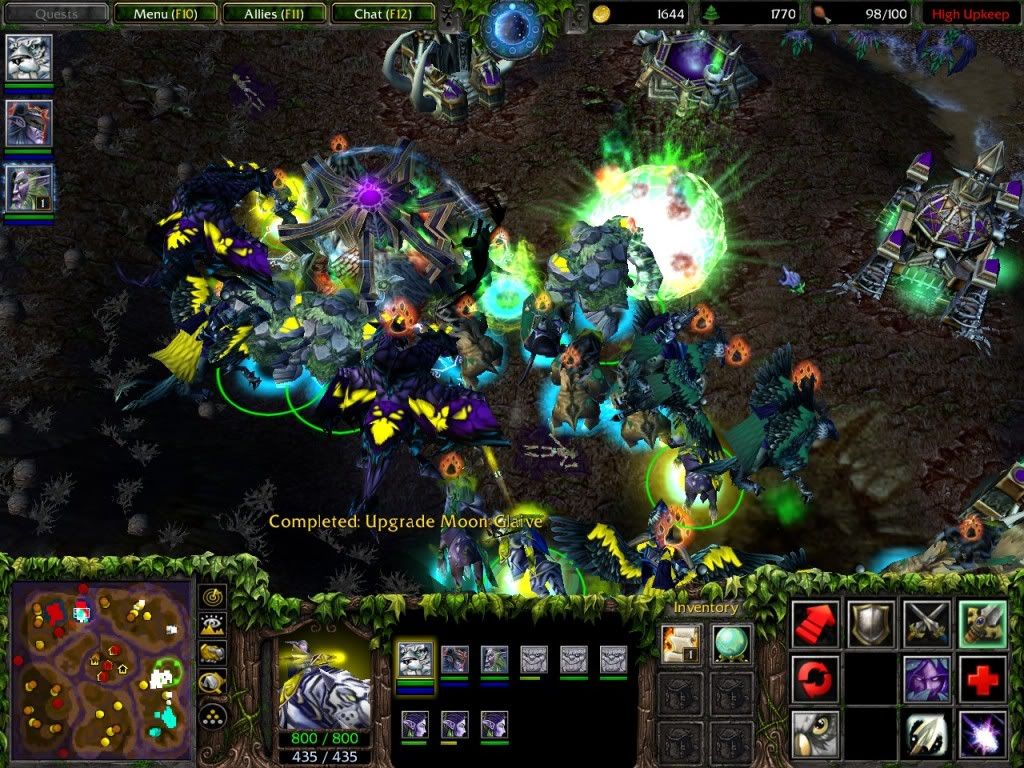Cast the Starfall purple burst ability
The height and width of the screenshot is (768, 1024).
pos(982,734)
